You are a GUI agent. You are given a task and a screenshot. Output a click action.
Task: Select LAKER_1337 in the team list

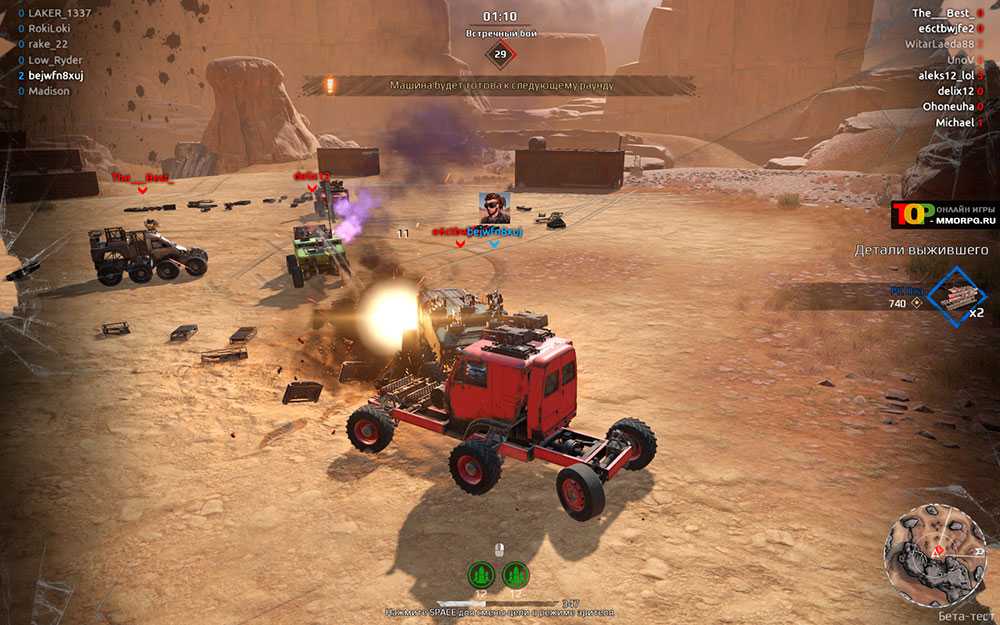click(x=58, y=12)
